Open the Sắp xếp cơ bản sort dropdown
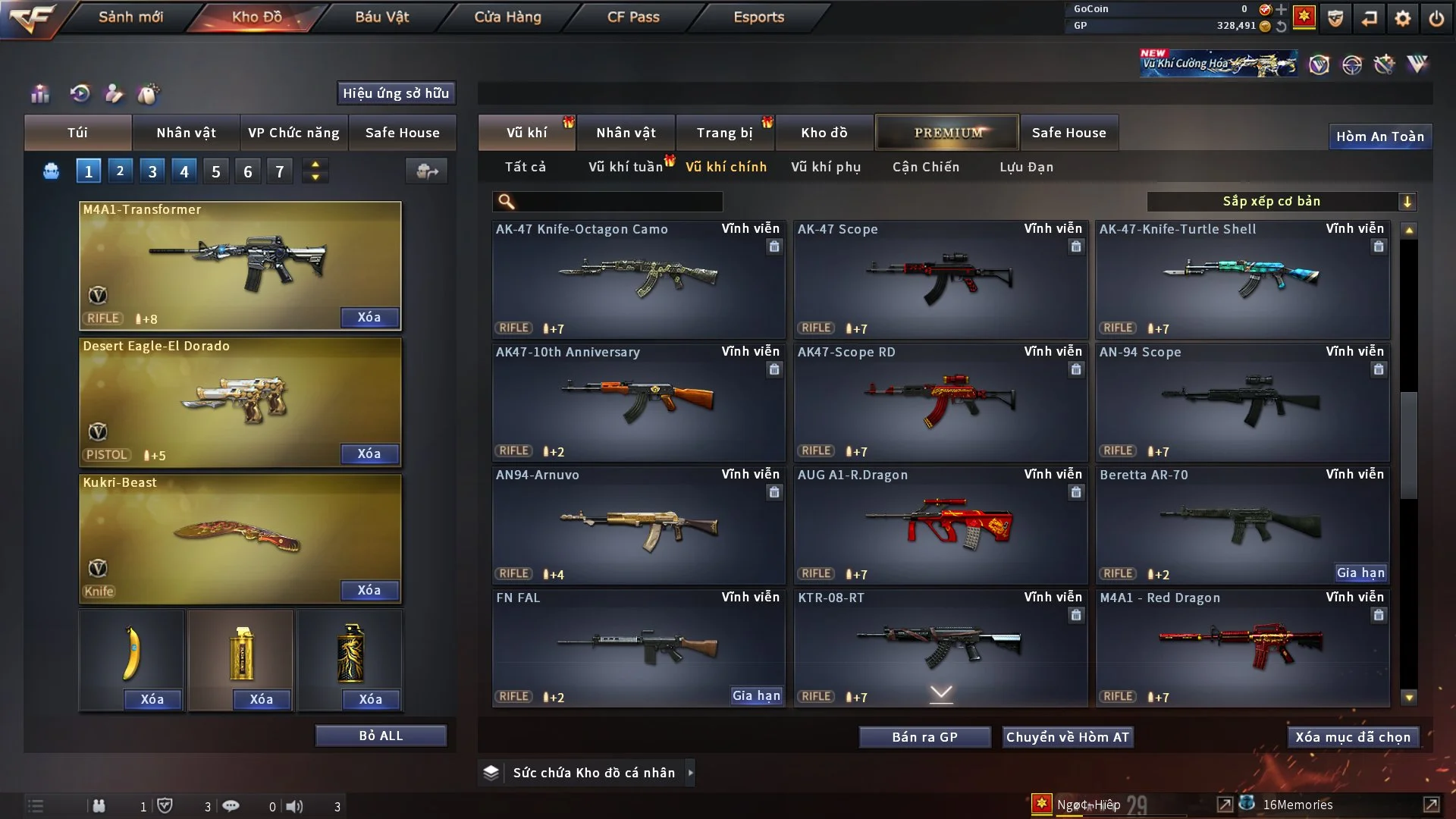The image size is (1456, 819). click(1281, 201)
